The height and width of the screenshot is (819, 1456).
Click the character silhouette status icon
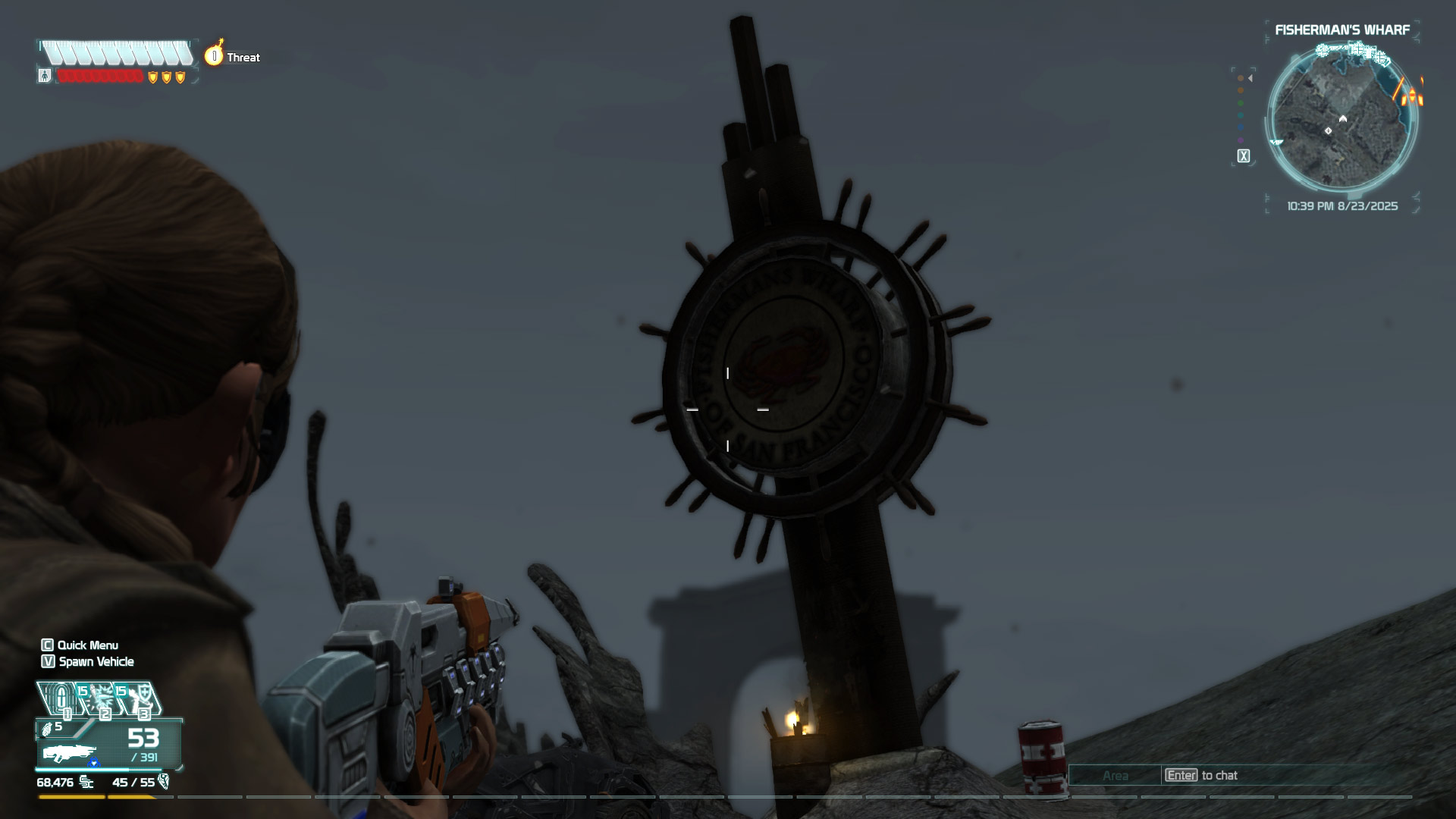pos(45,76)
